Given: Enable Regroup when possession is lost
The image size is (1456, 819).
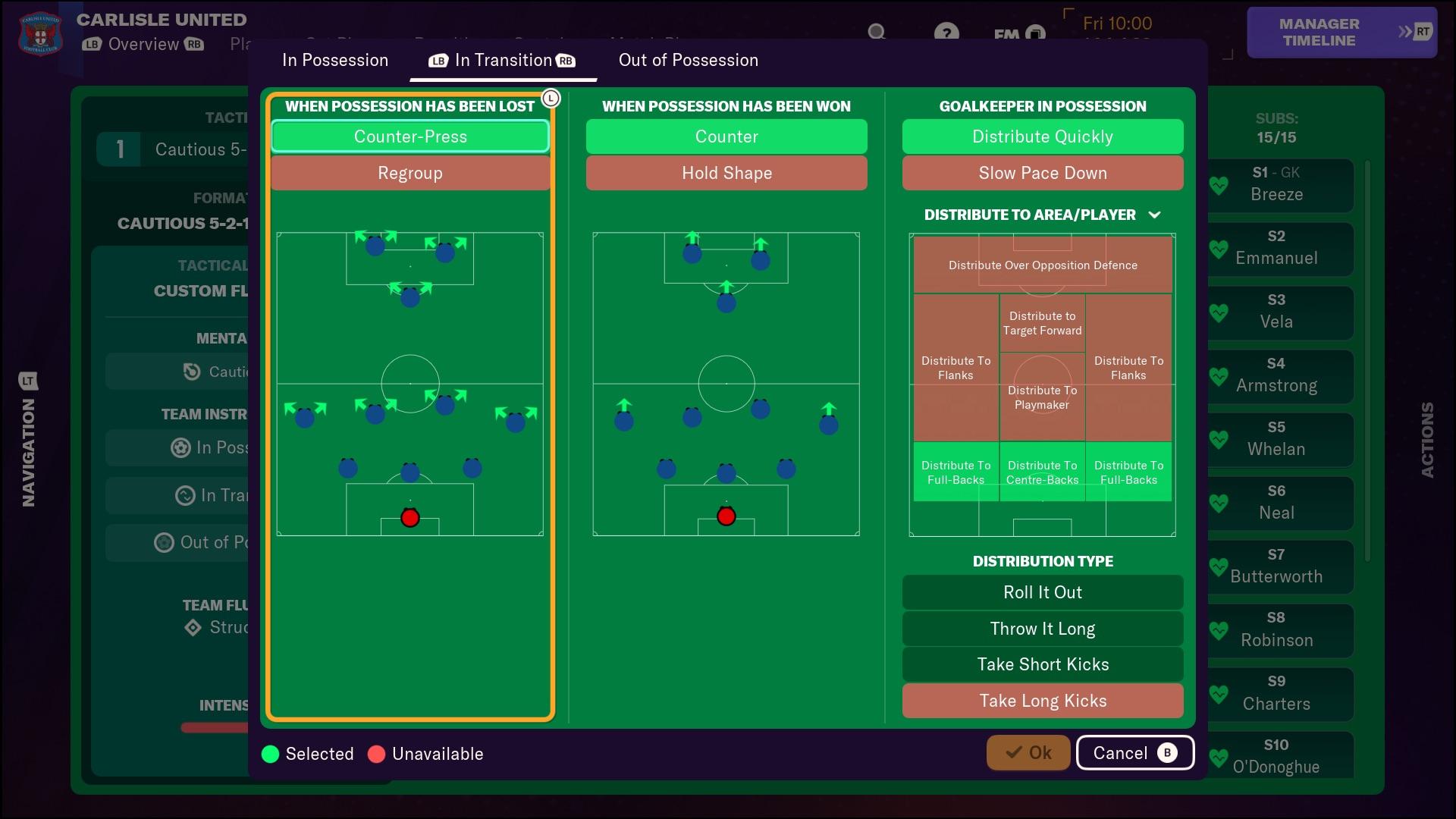Looking at the screenshot, I should (409, 173).
